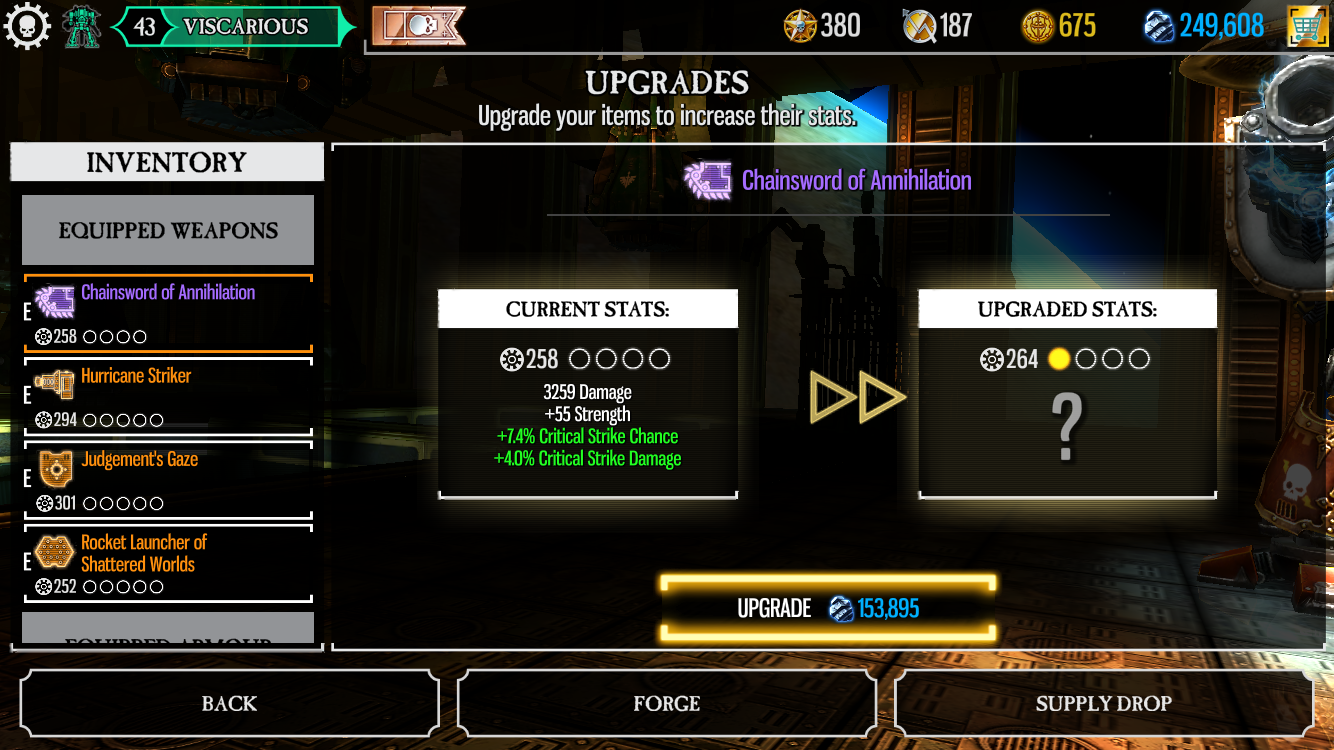Select Chainsword of Annihilation in inventory
1334x750 pixels.
tap(168, 314)
